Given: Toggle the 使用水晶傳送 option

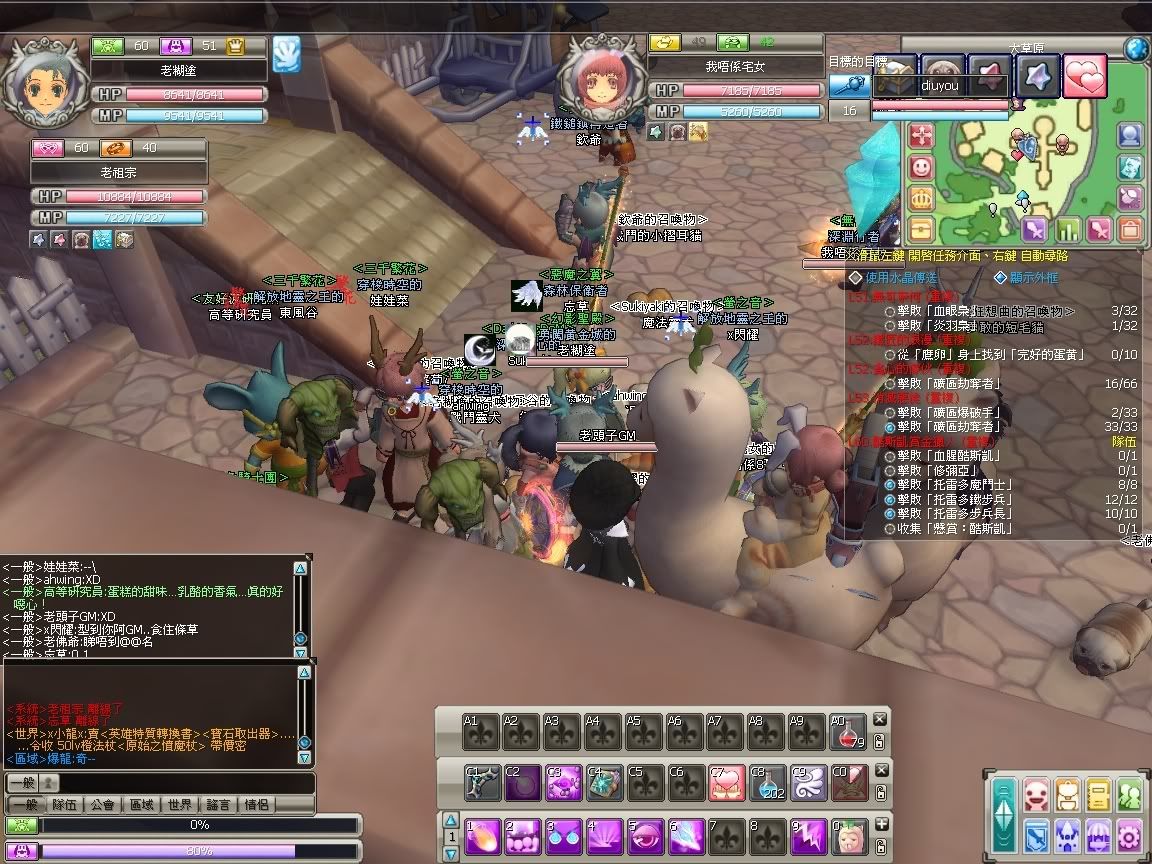Looking at the screenshot, I should 855,277.
